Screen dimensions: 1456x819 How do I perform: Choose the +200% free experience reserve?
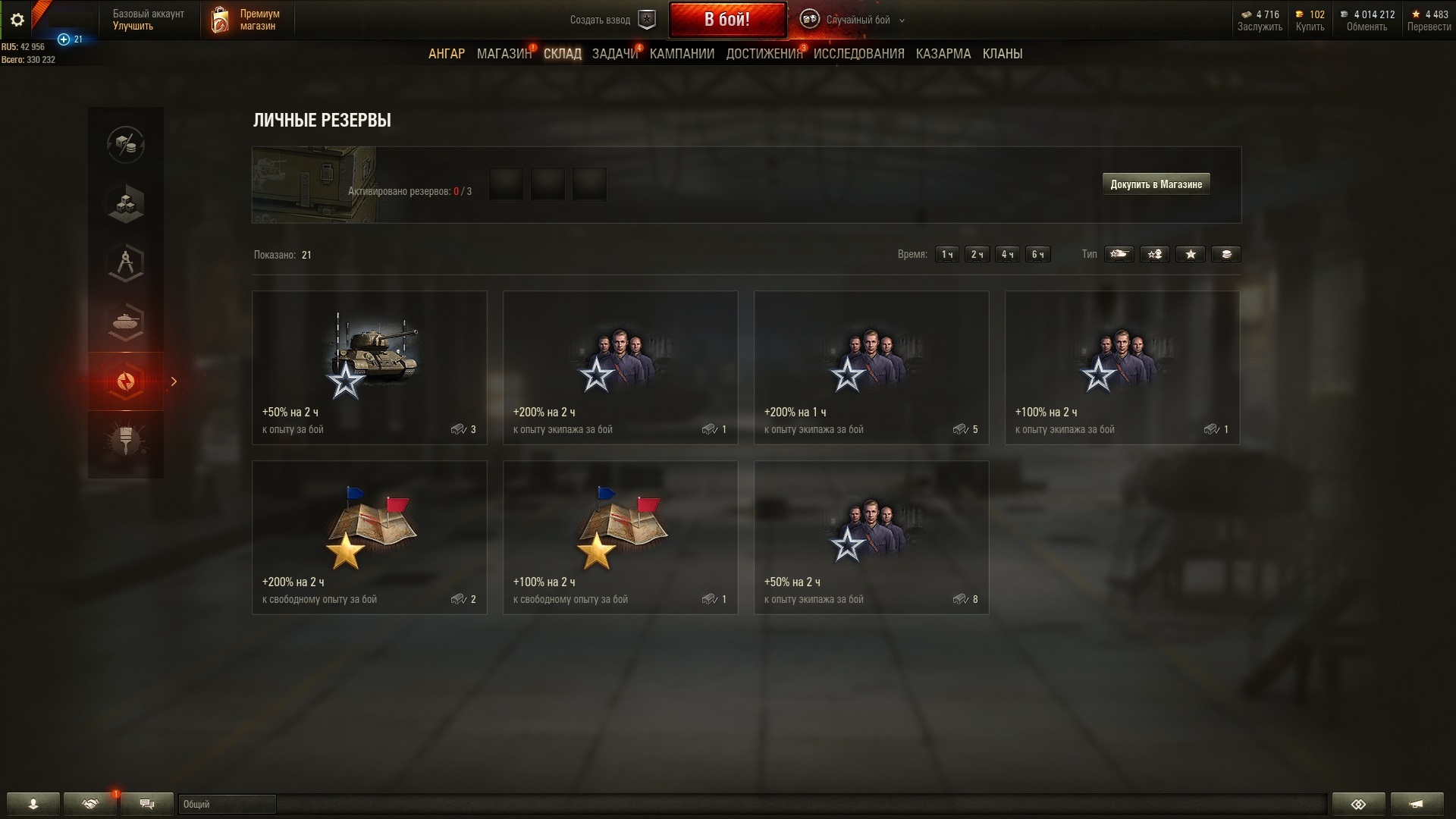[x=369, y=538]
